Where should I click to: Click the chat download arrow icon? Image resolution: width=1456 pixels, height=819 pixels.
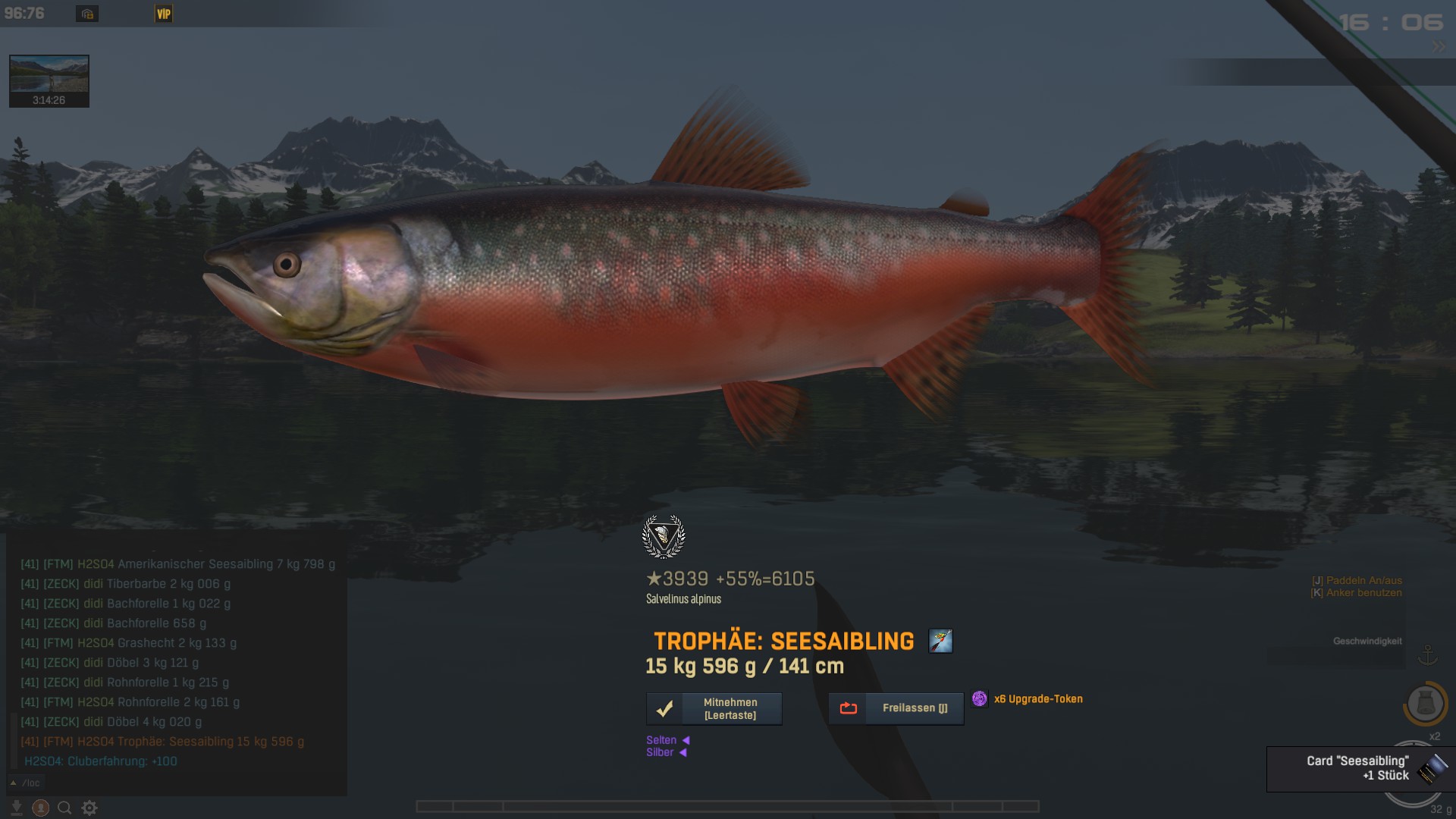pos(16,808)
